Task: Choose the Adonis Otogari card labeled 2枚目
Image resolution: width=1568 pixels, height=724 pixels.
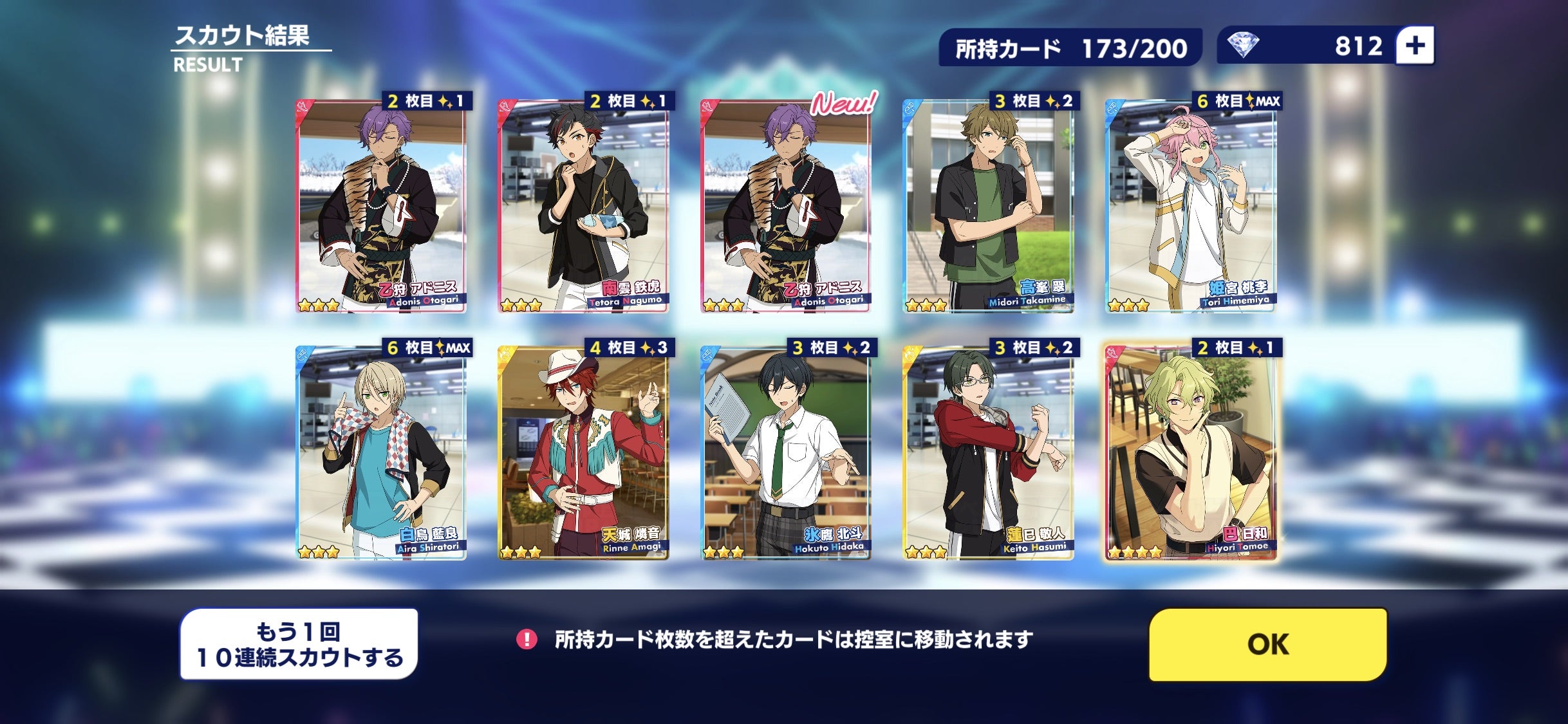Action: click(x=381, y=206)
